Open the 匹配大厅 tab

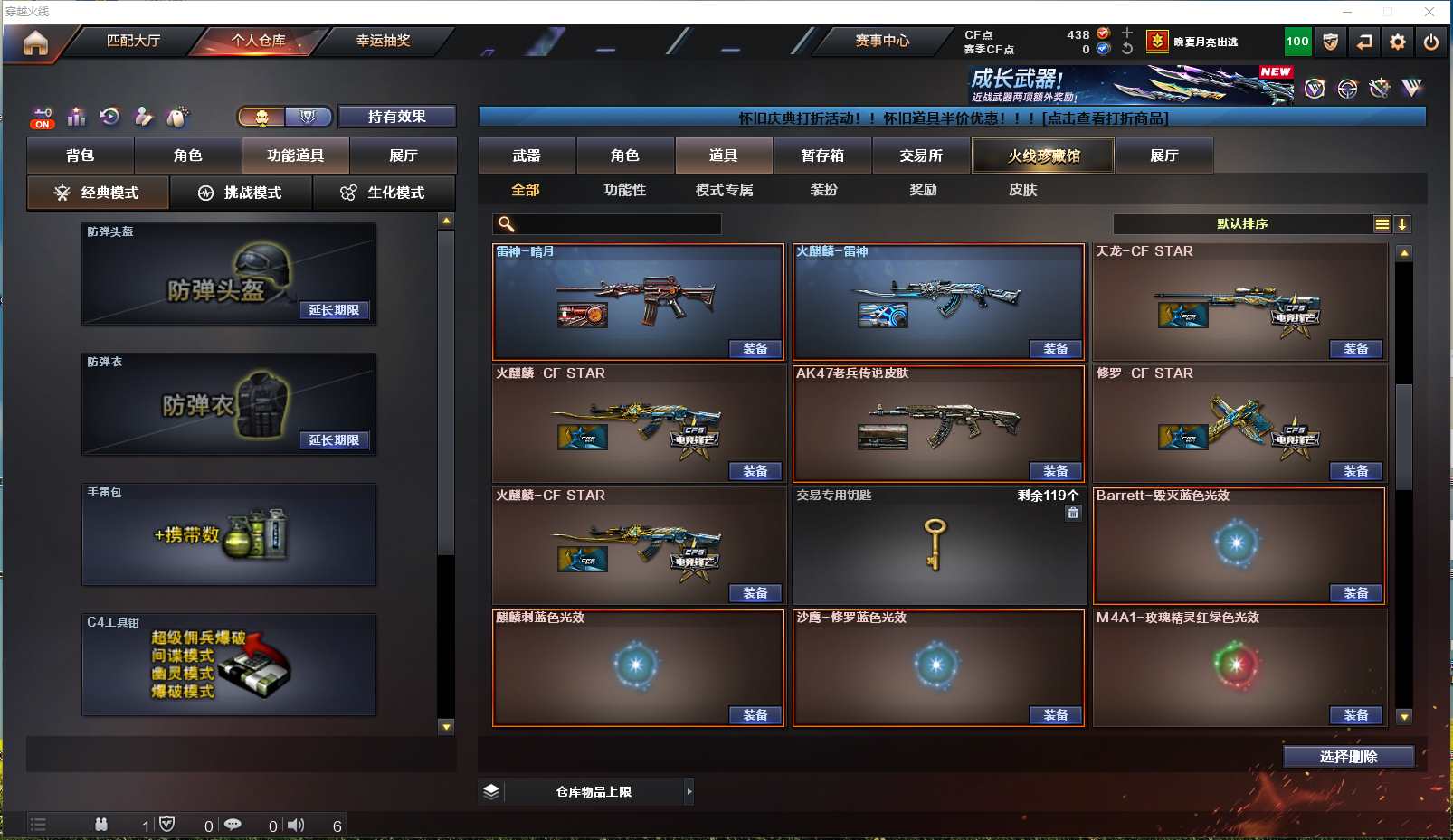tap(133, 41)
